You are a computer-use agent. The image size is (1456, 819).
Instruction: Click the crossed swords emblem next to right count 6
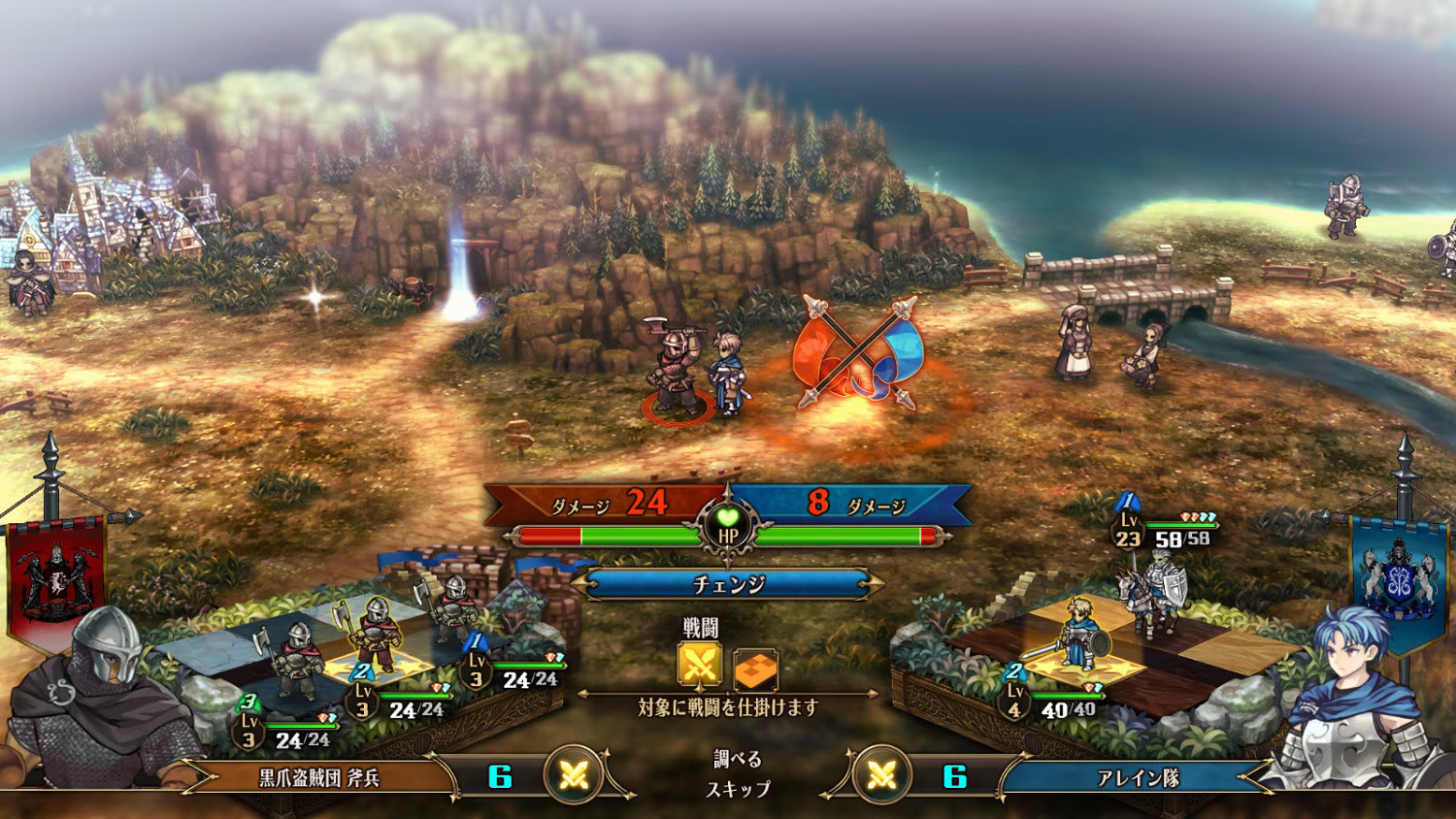point(883,775)
